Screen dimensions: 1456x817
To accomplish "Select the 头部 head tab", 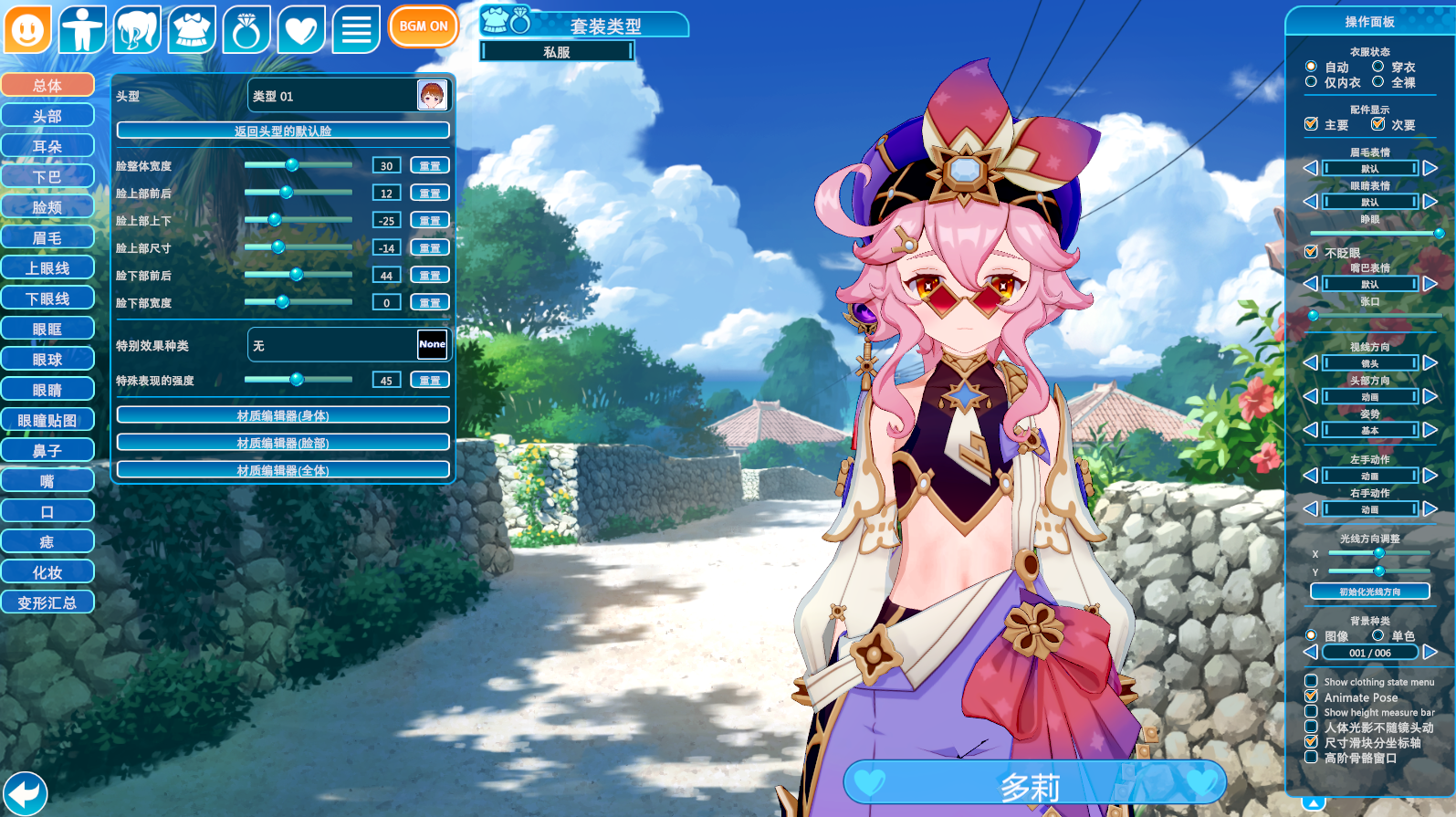I will [x=47, y=116].
